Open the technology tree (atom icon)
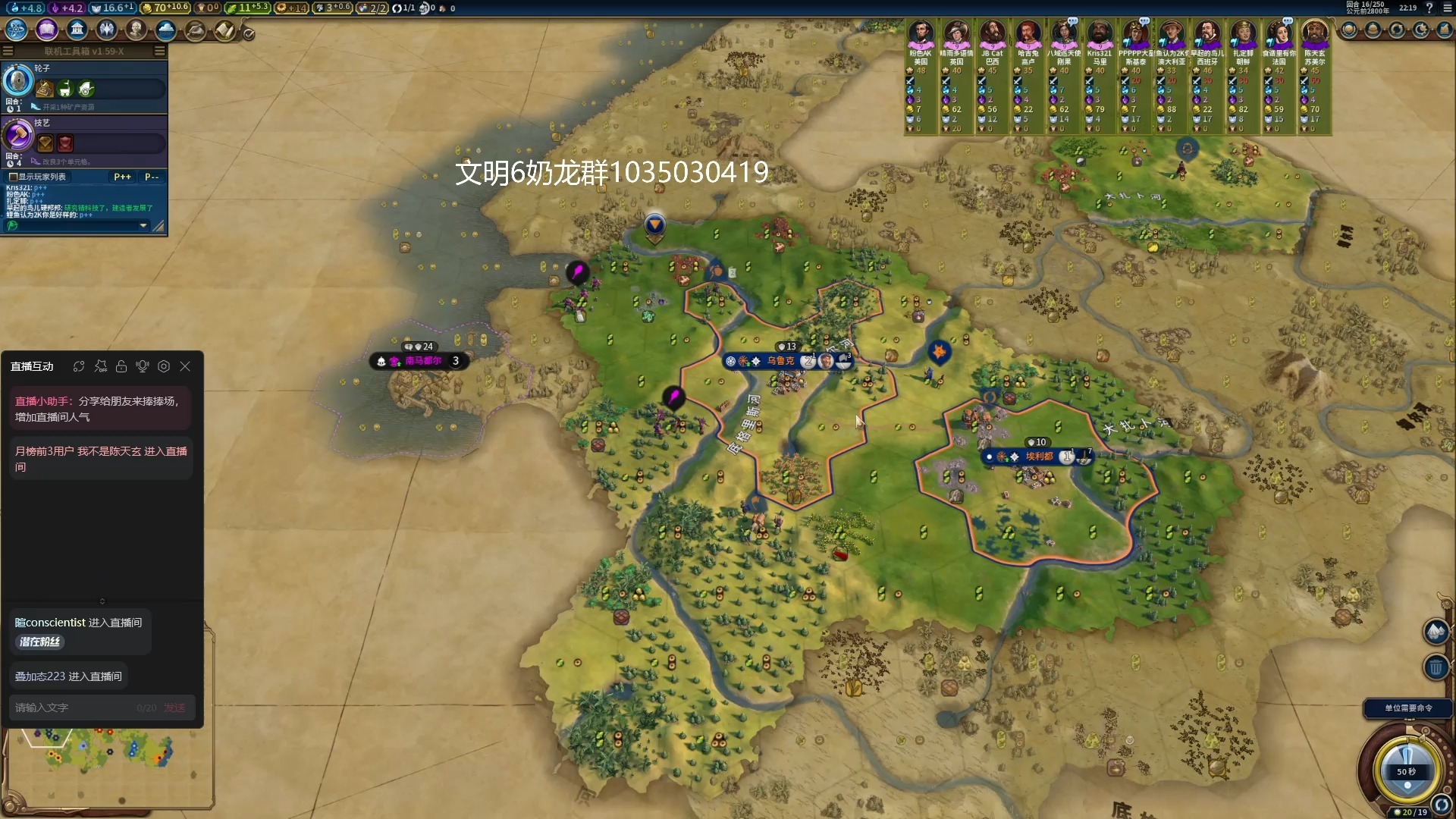 point(17,30)
